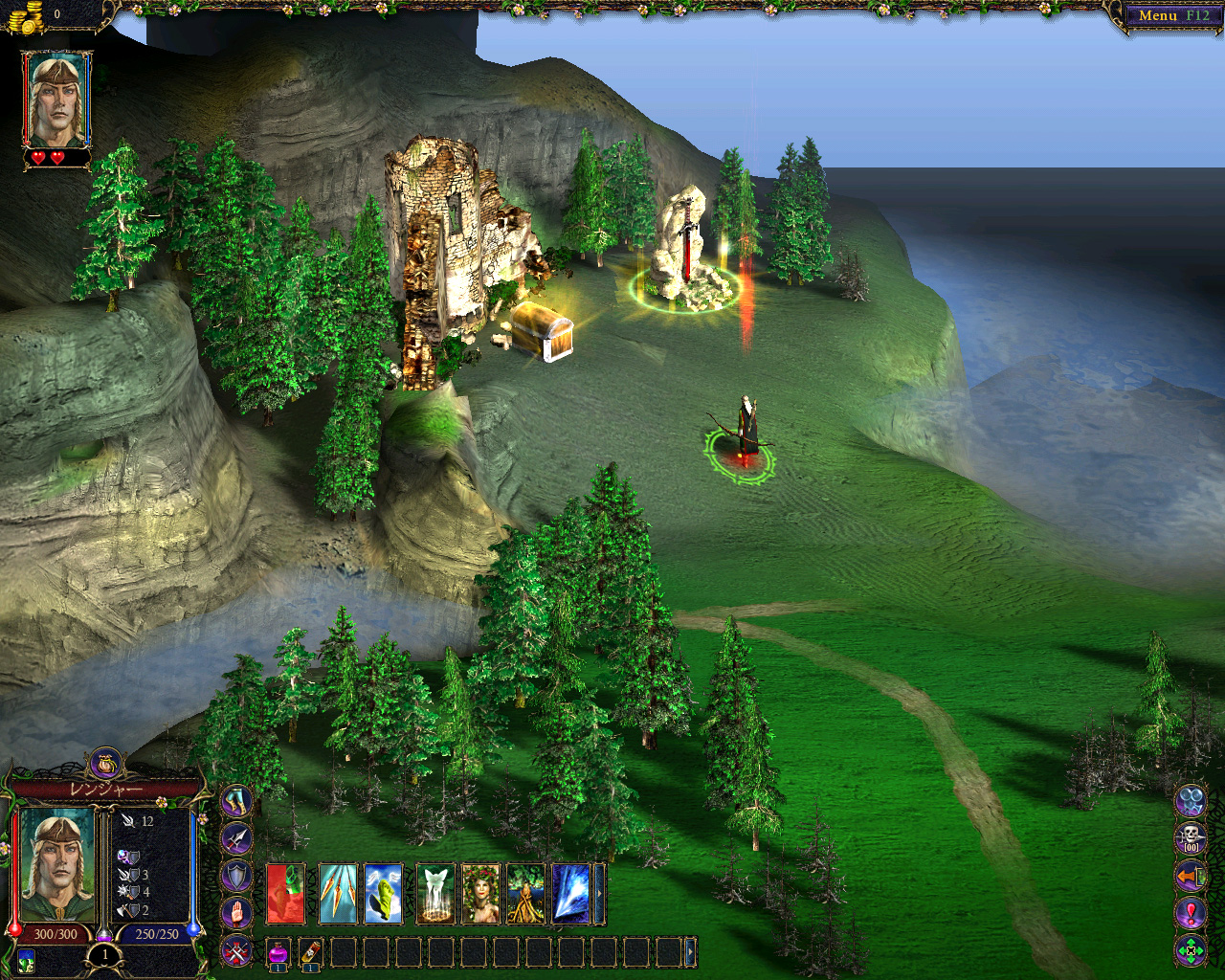Screen dimensions: 1225x980
Task: Activate the shield defend command button
Action: pyautogui.click(x=236, y=876)
